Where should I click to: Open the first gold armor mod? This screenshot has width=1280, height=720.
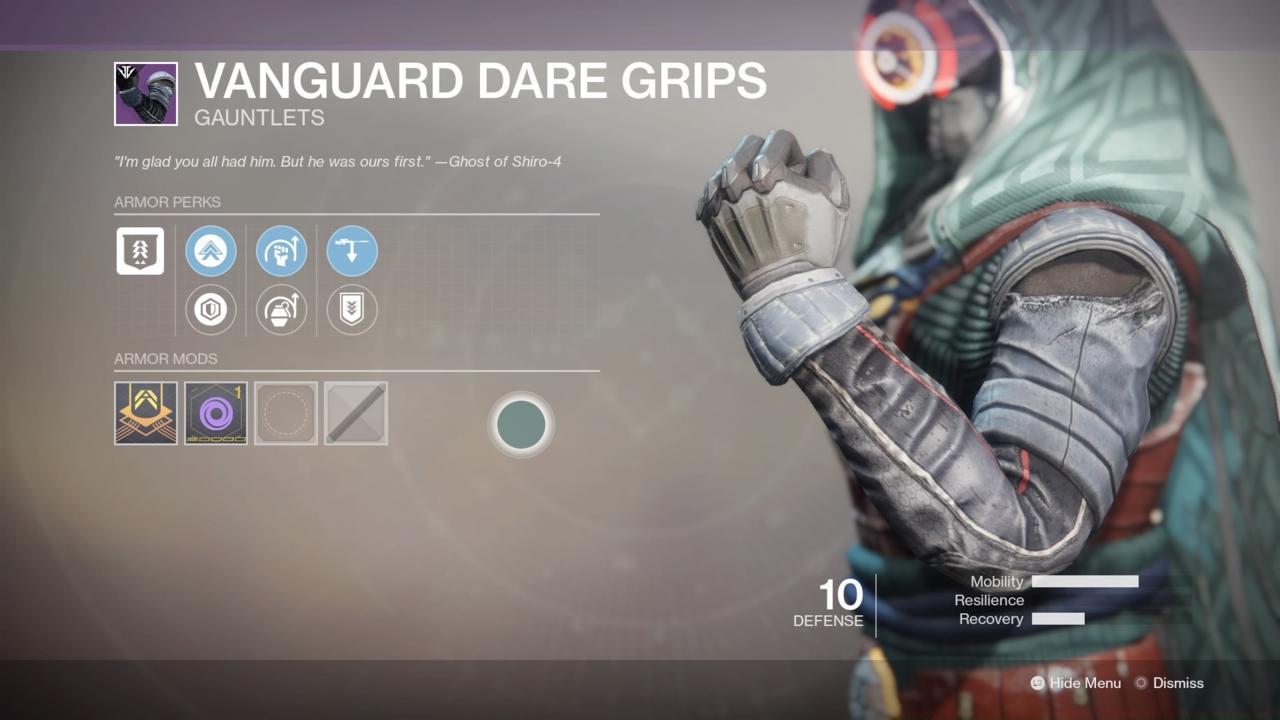coord(145,412)
